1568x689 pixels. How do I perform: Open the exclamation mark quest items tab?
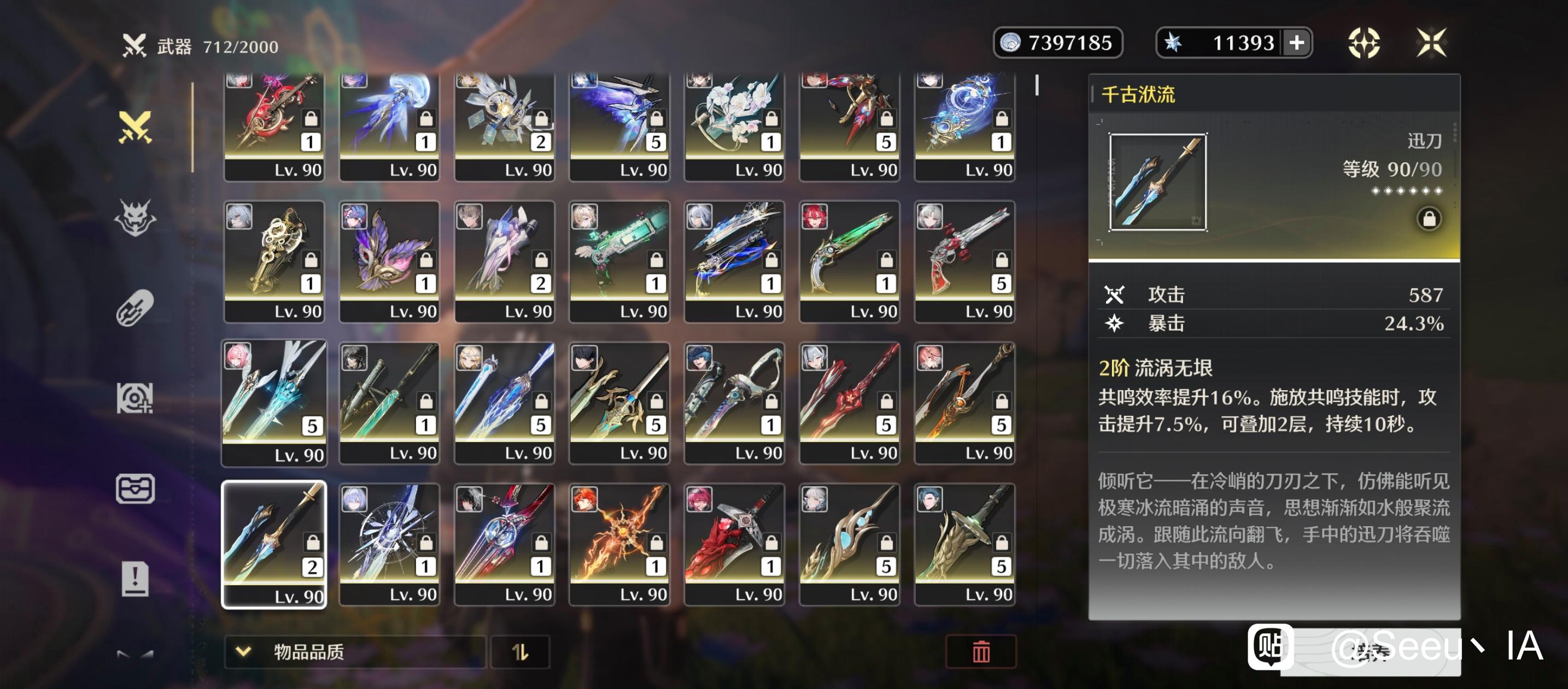(135, 578)
